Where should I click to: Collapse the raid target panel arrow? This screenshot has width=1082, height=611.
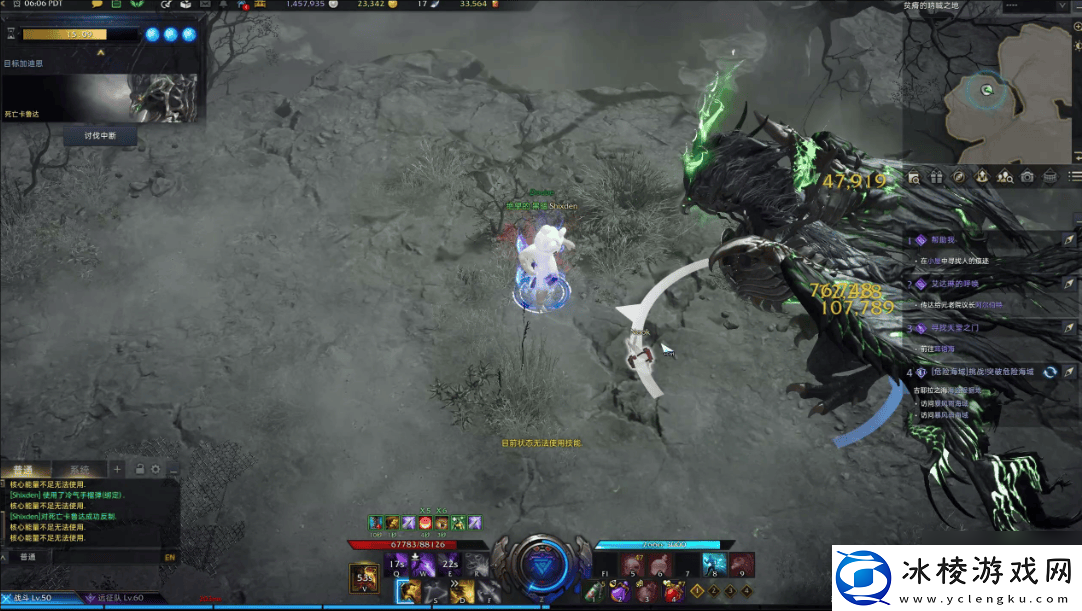point(100,52)
